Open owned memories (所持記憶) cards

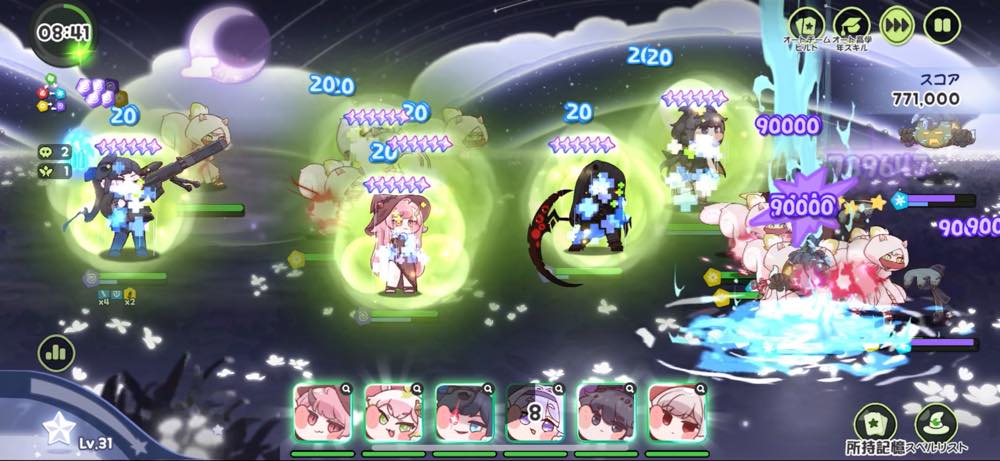pos(876,422)
